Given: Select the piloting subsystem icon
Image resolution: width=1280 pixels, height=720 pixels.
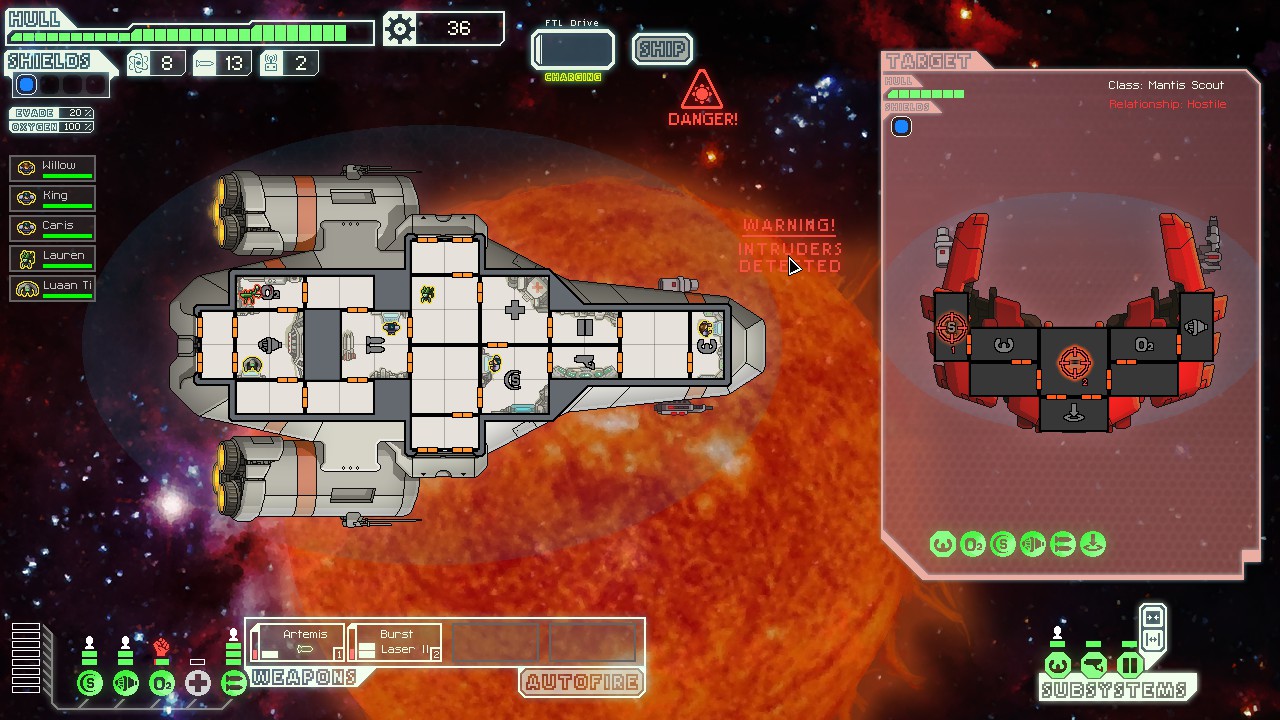Looking at the screenshot, I should point(1058,665).
